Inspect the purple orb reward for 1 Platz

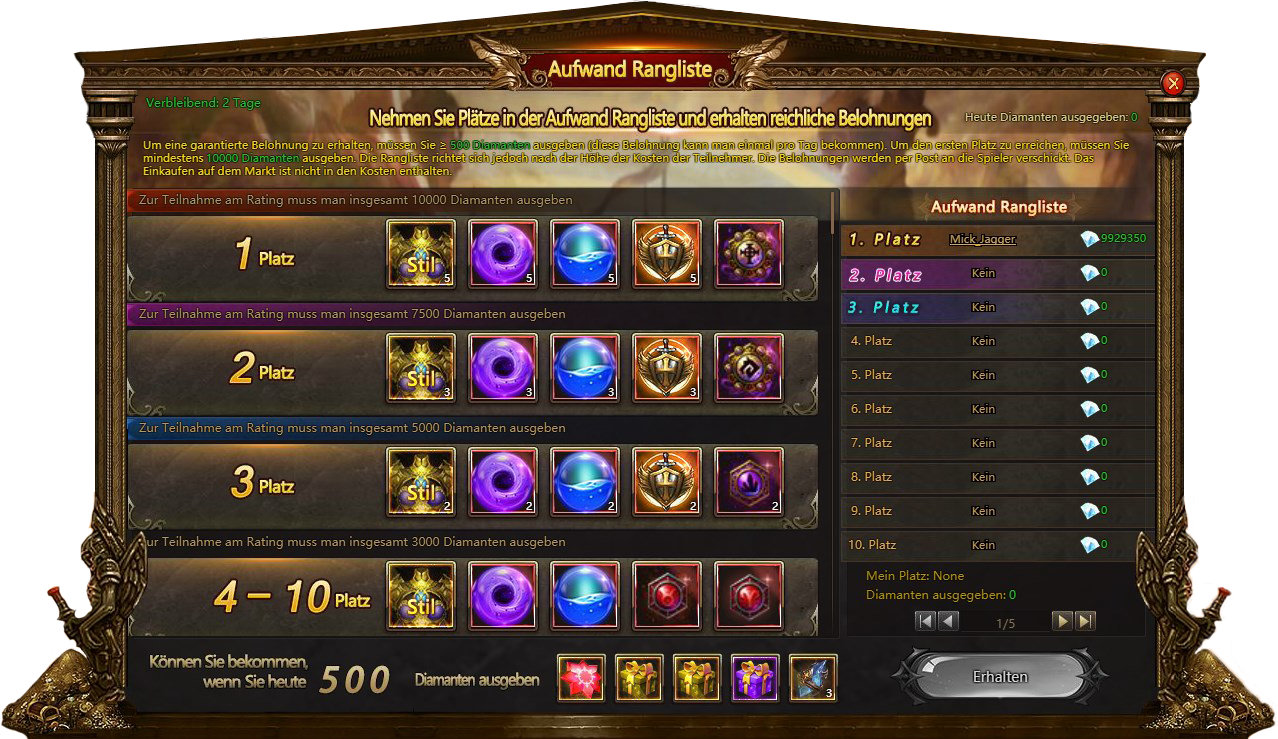tap(503, 254)
